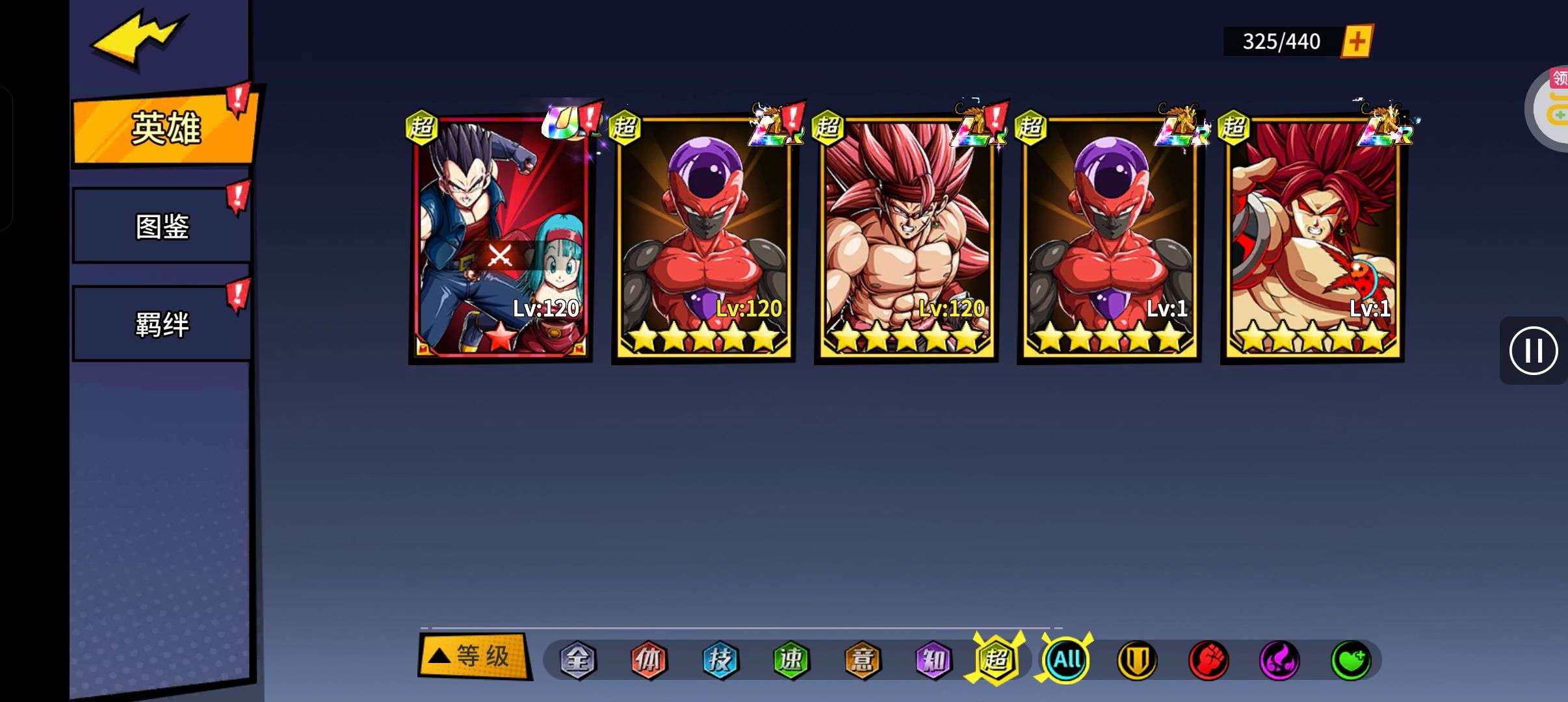1568x702 pixels.
Task: Show the All classes filter
Action: coord(1066,660)
